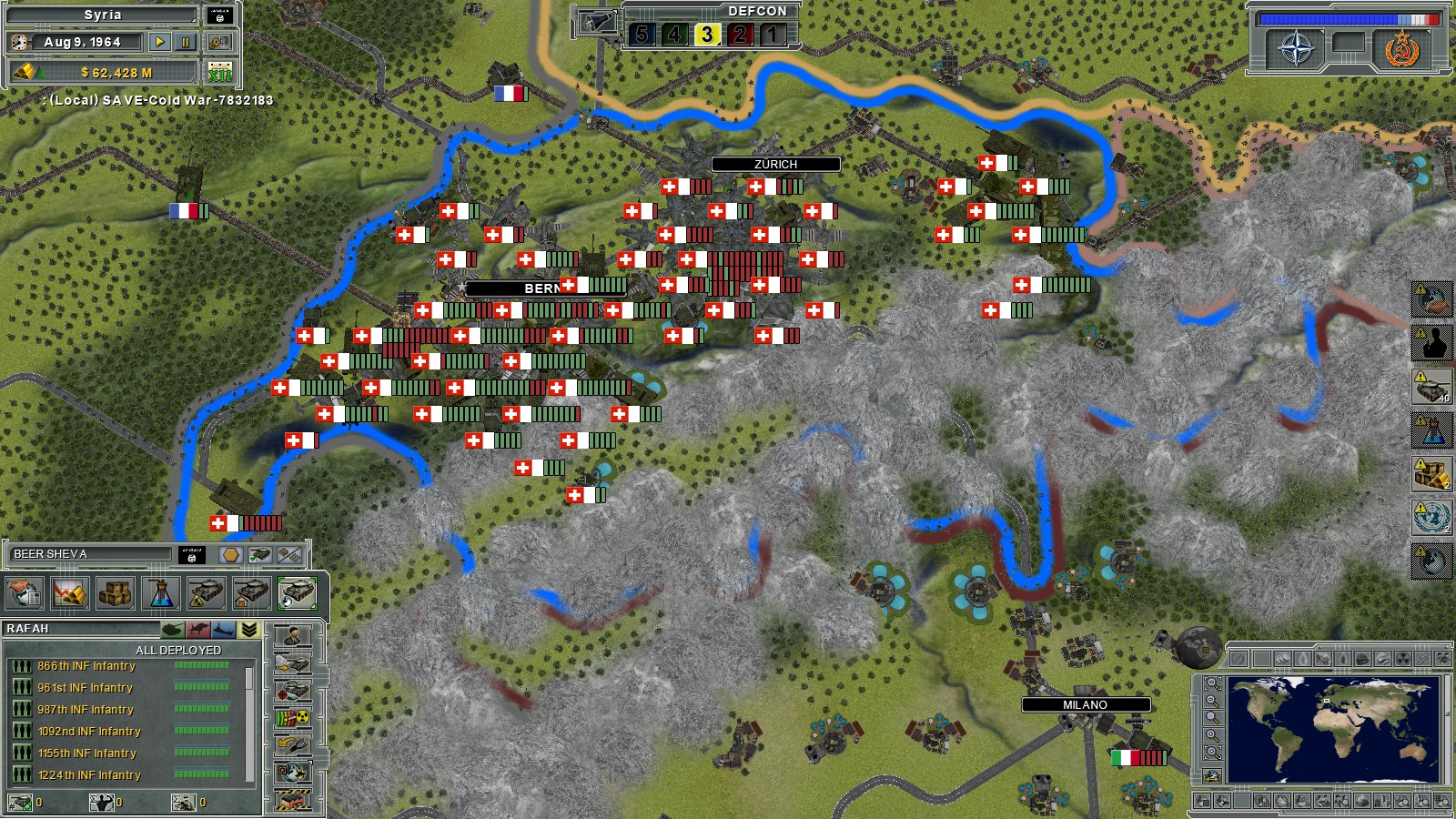
Task: Open game options via the gears-computer icon
Action: pos(220,42)
